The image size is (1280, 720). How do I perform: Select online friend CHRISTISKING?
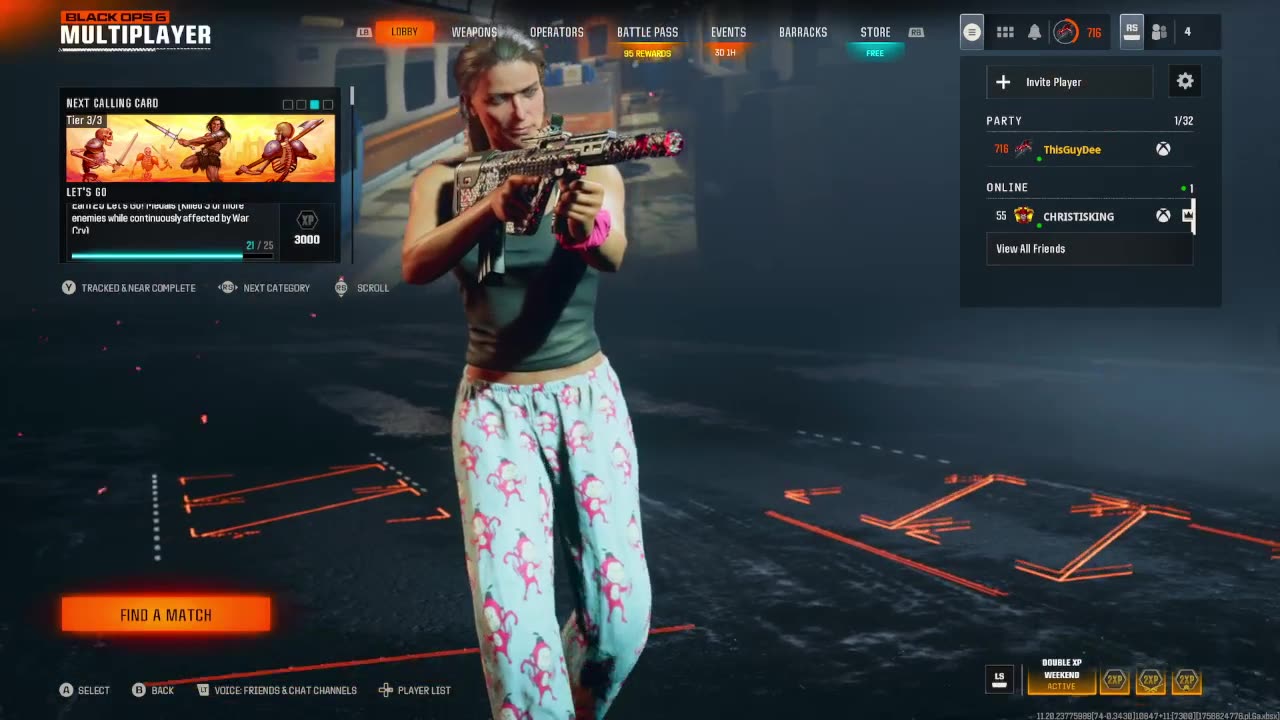point(1078,216)
